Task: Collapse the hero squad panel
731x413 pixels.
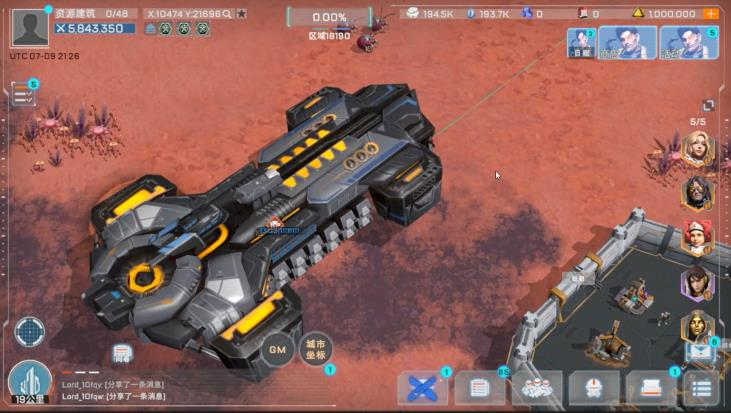Action: pos(708,105)
